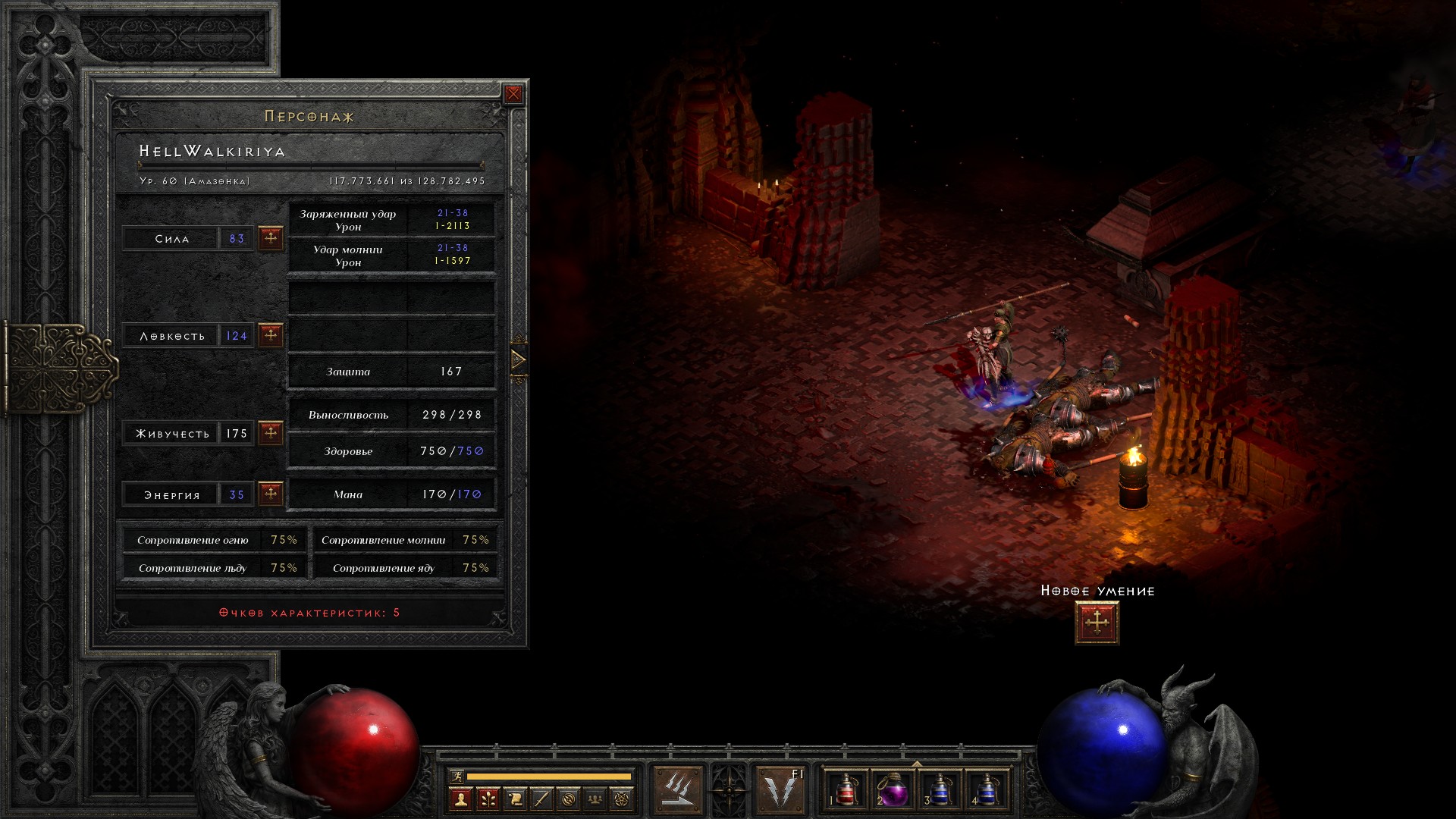The image size is (1456, 819).
Task: Increase Живучесть by one point
Action: tap(271, 433)
